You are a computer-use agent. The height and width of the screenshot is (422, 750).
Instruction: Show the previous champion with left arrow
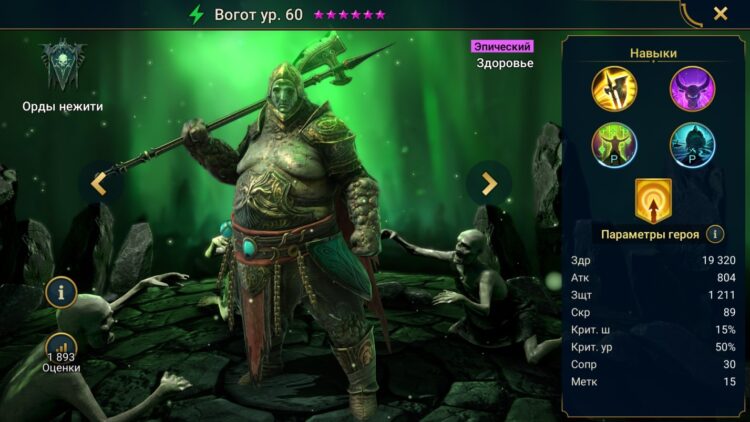(99, 183)
